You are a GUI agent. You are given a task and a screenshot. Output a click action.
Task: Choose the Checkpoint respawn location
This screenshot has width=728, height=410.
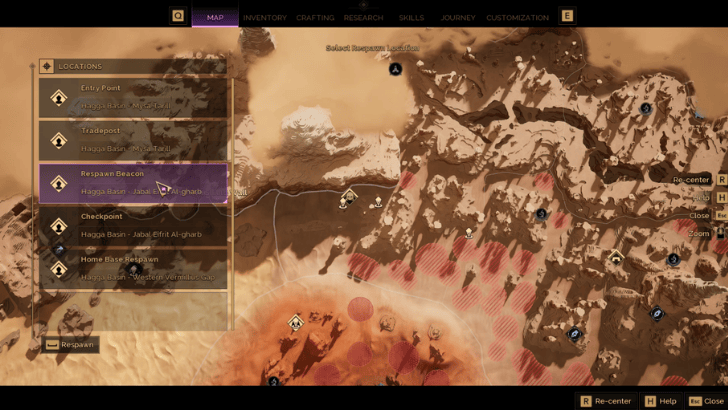coord(133,225)
